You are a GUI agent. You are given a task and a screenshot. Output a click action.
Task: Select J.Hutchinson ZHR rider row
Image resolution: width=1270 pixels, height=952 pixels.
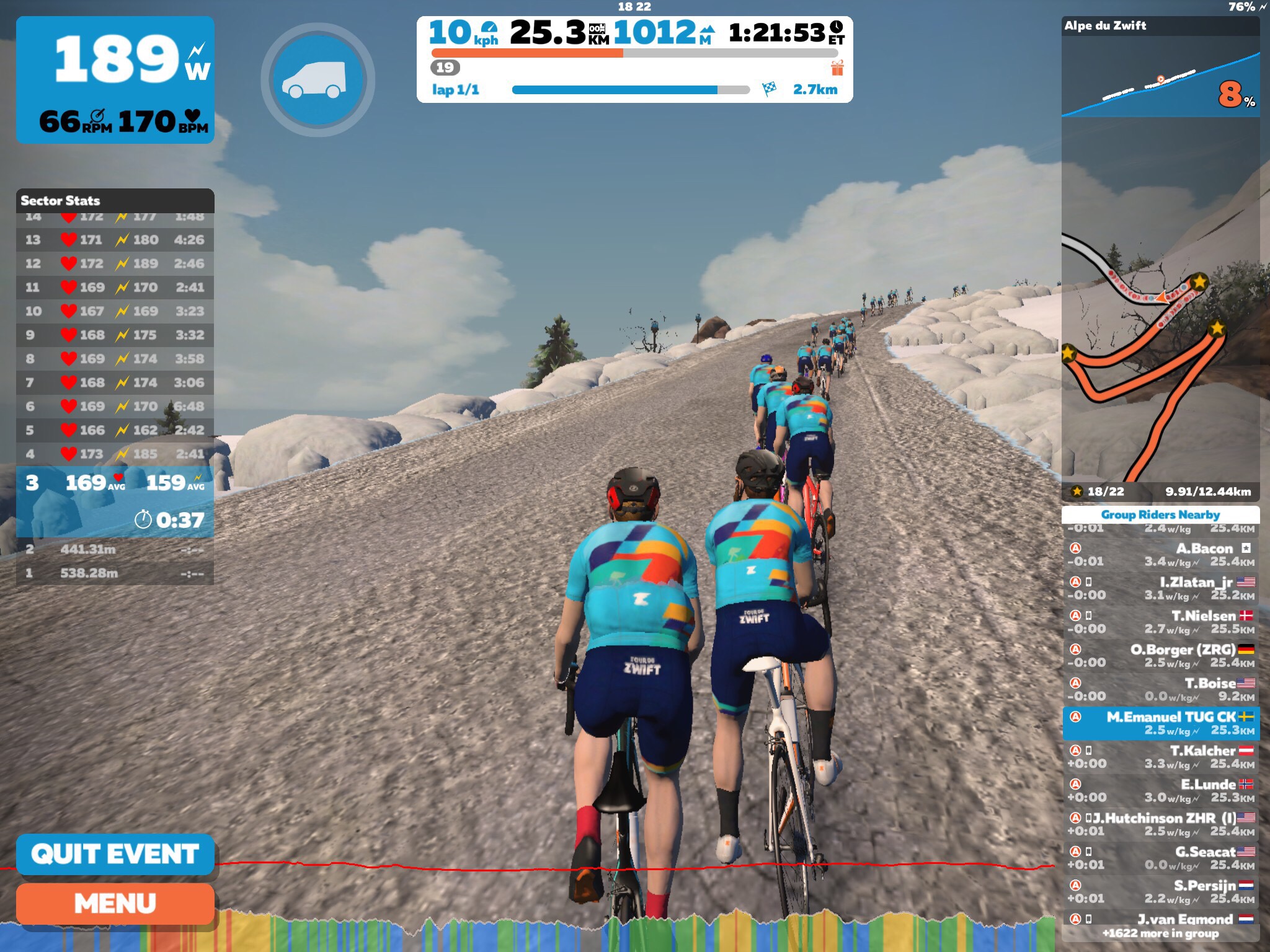tap(1160, 824)
